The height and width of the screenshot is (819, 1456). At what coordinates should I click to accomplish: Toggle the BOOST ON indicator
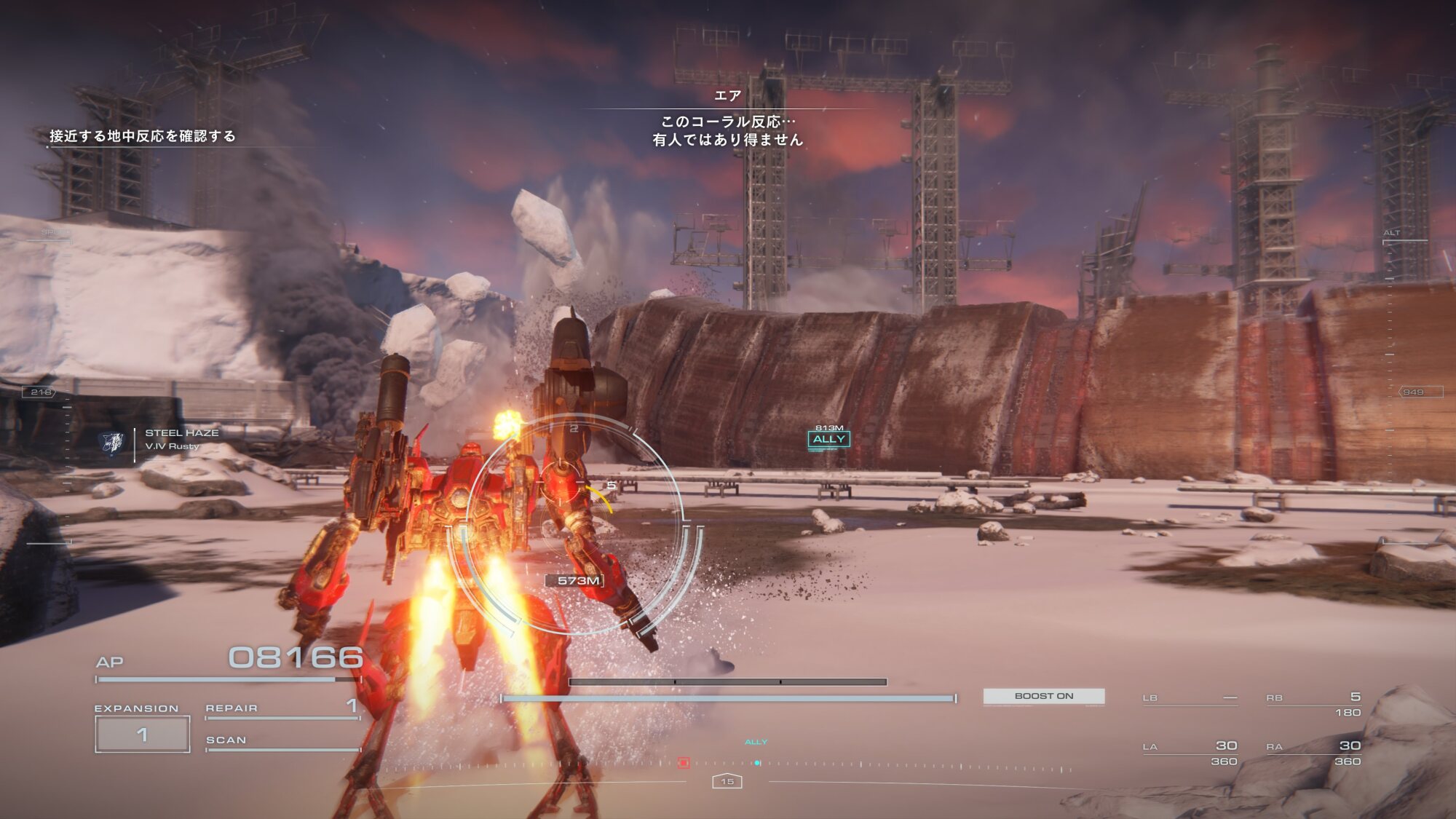pyautogui.click(x=1043, y=696)
